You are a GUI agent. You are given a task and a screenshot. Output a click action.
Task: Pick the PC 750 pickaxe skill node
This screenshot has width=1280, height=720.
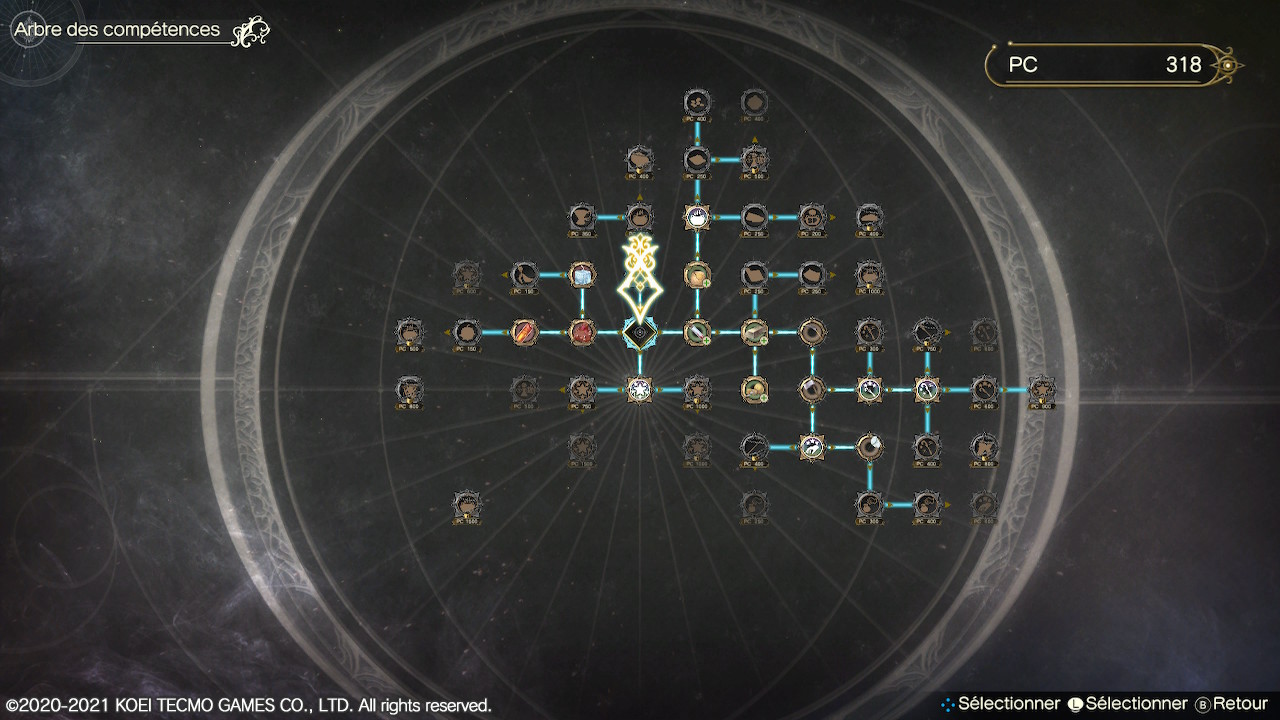928,332
